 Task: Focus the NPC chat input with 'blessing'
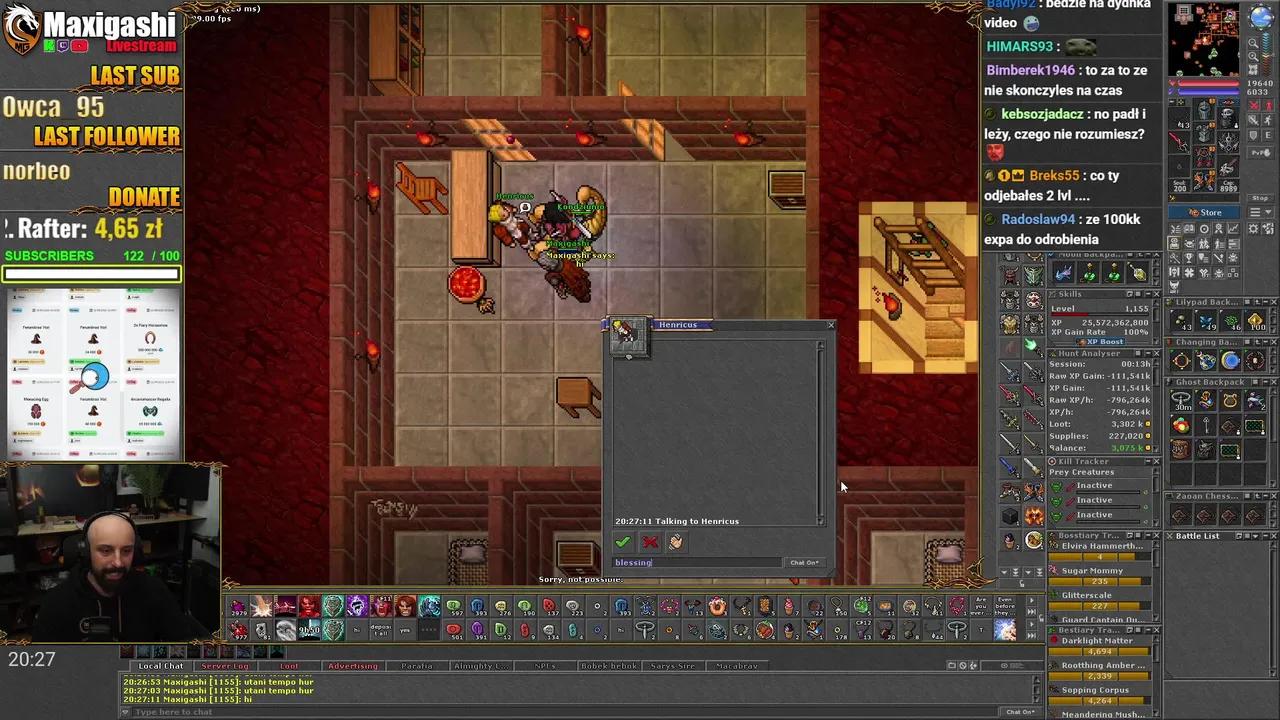[x=696, y=562]
